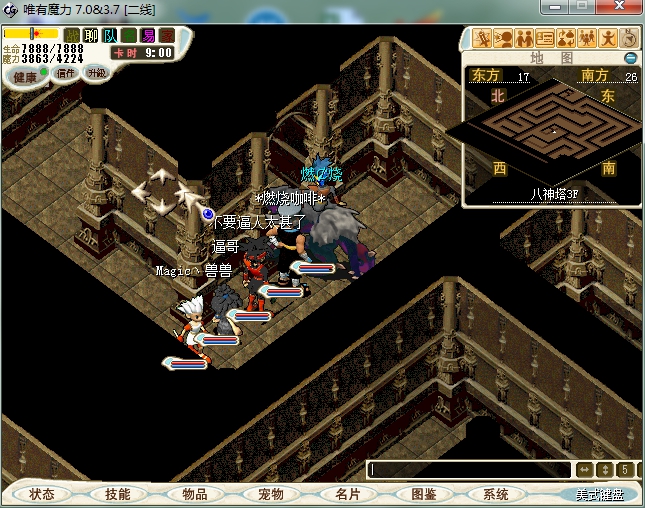Toggle the 战 battle mode switch

click(72, 36)
